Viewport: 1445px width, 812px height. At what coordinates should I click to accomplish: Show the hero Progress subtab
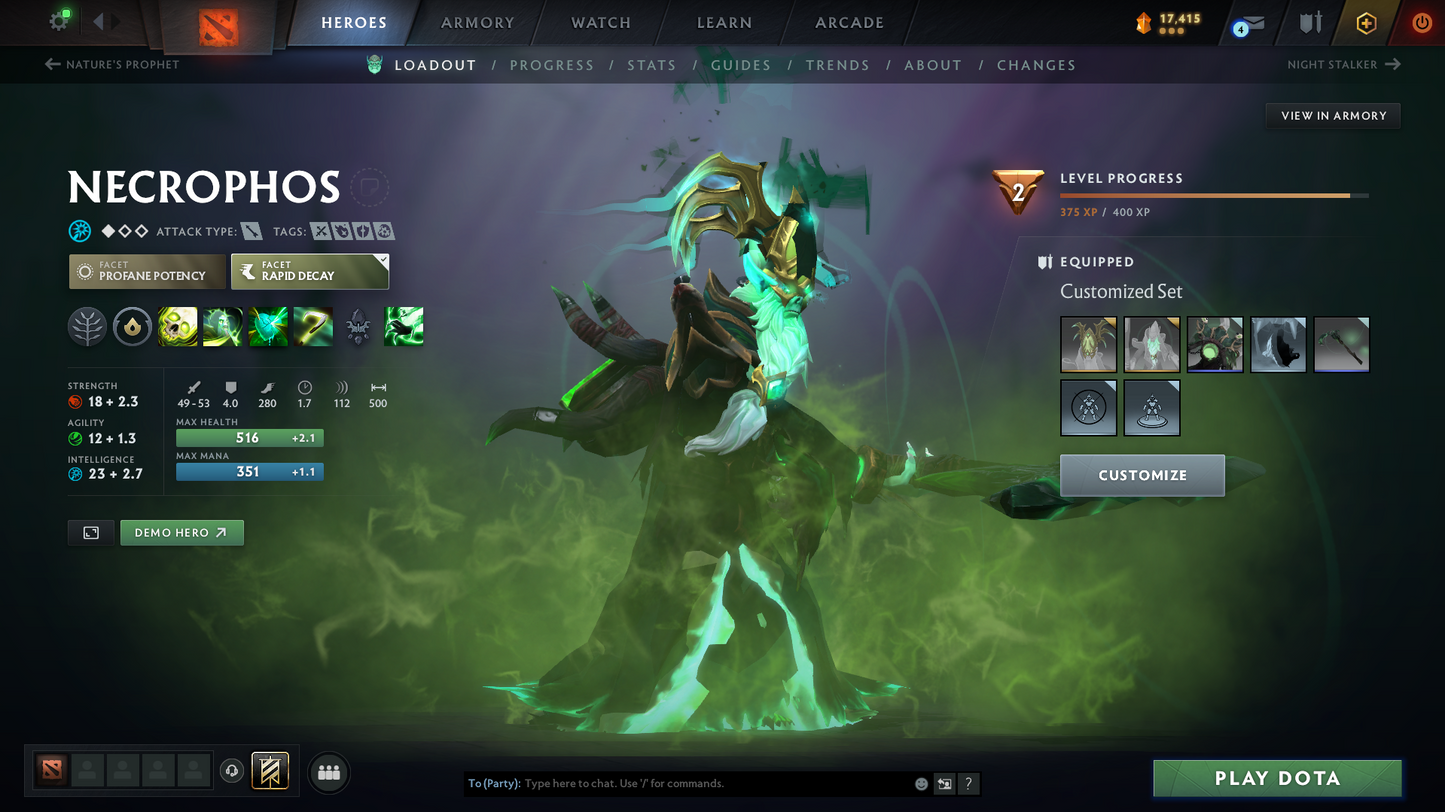click(551, 65)
